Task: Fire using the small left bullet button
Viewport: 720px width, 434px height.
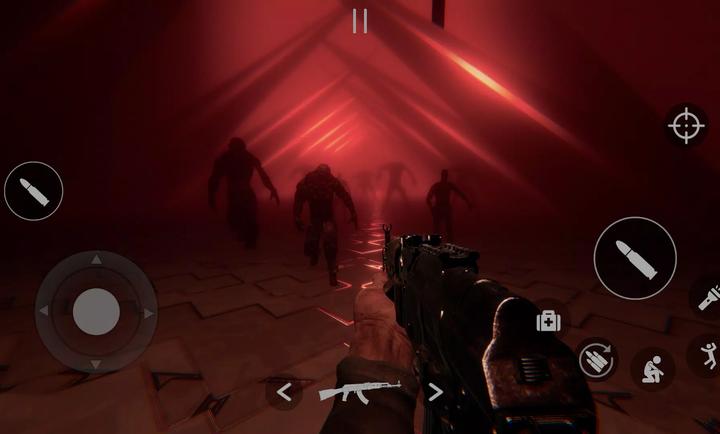Action: [x=34, y=191]
